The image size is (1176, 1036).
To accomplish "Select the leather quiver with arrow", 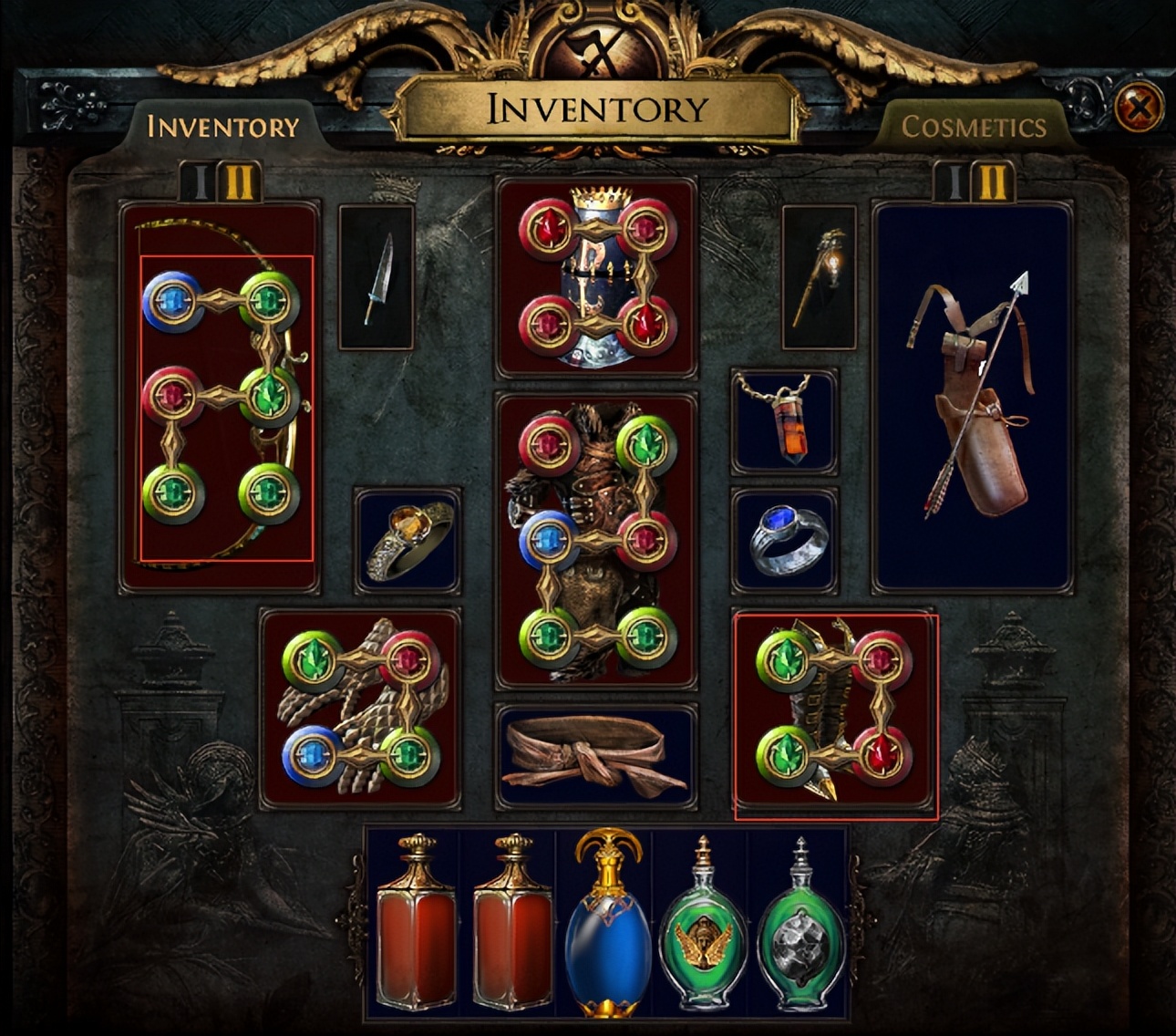I will tap(972, 398).
